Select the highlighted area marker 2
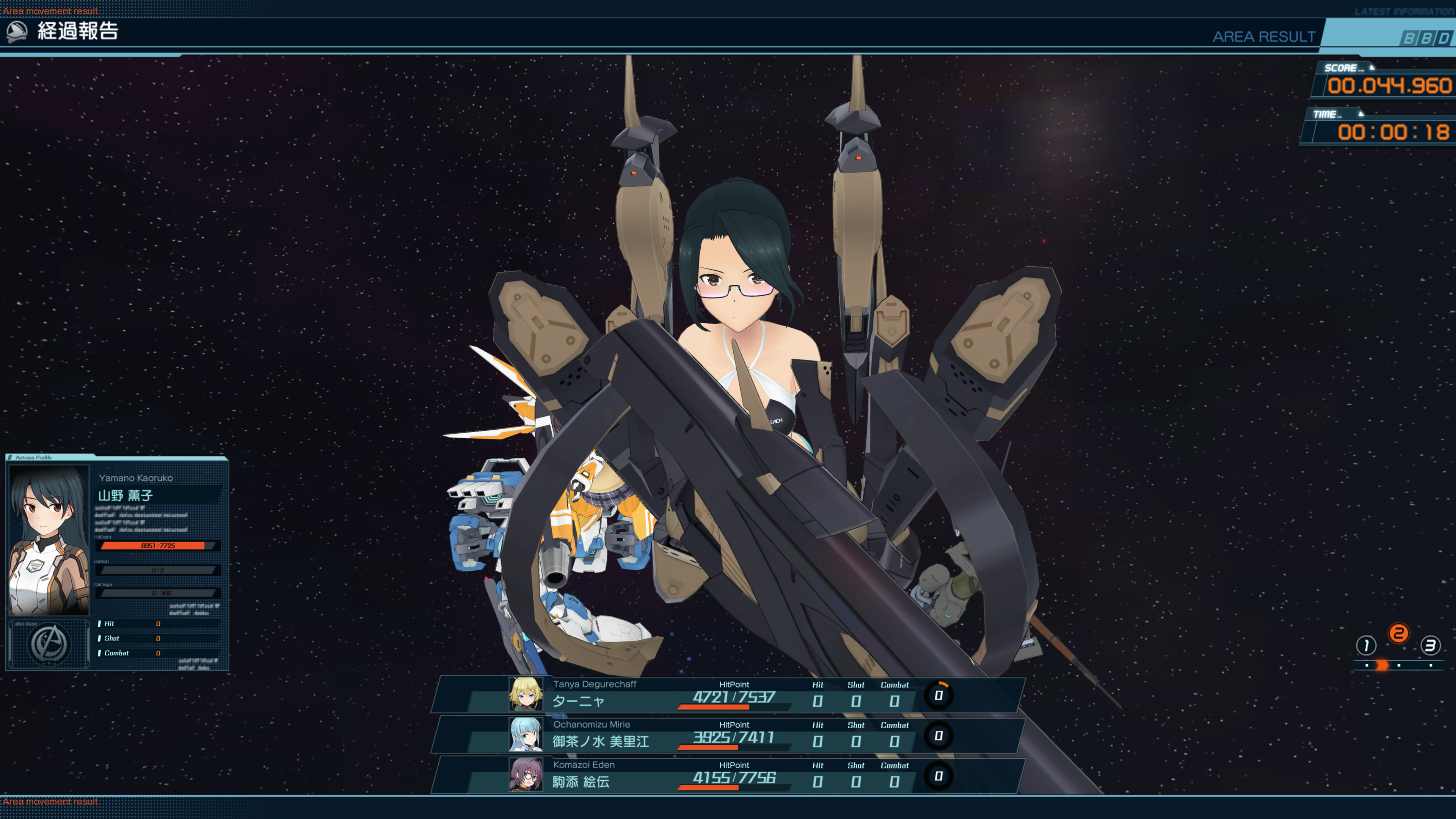Image resolution: width=1456 pixels, height=819 pixels. pos(1398,633)
